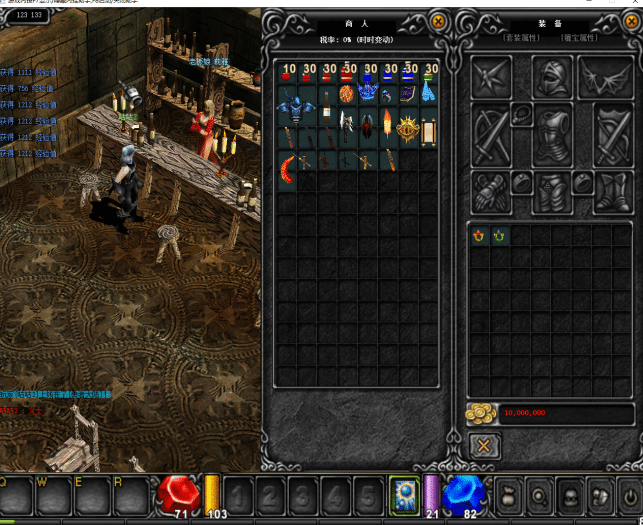Use the blue card hotbar item

click(x=404, y=494)
